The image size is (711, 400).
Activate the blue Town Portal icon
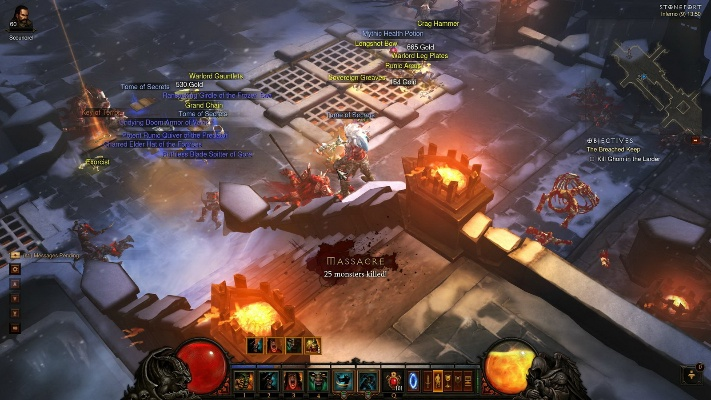pyautogui.click(x=415, y=380)
